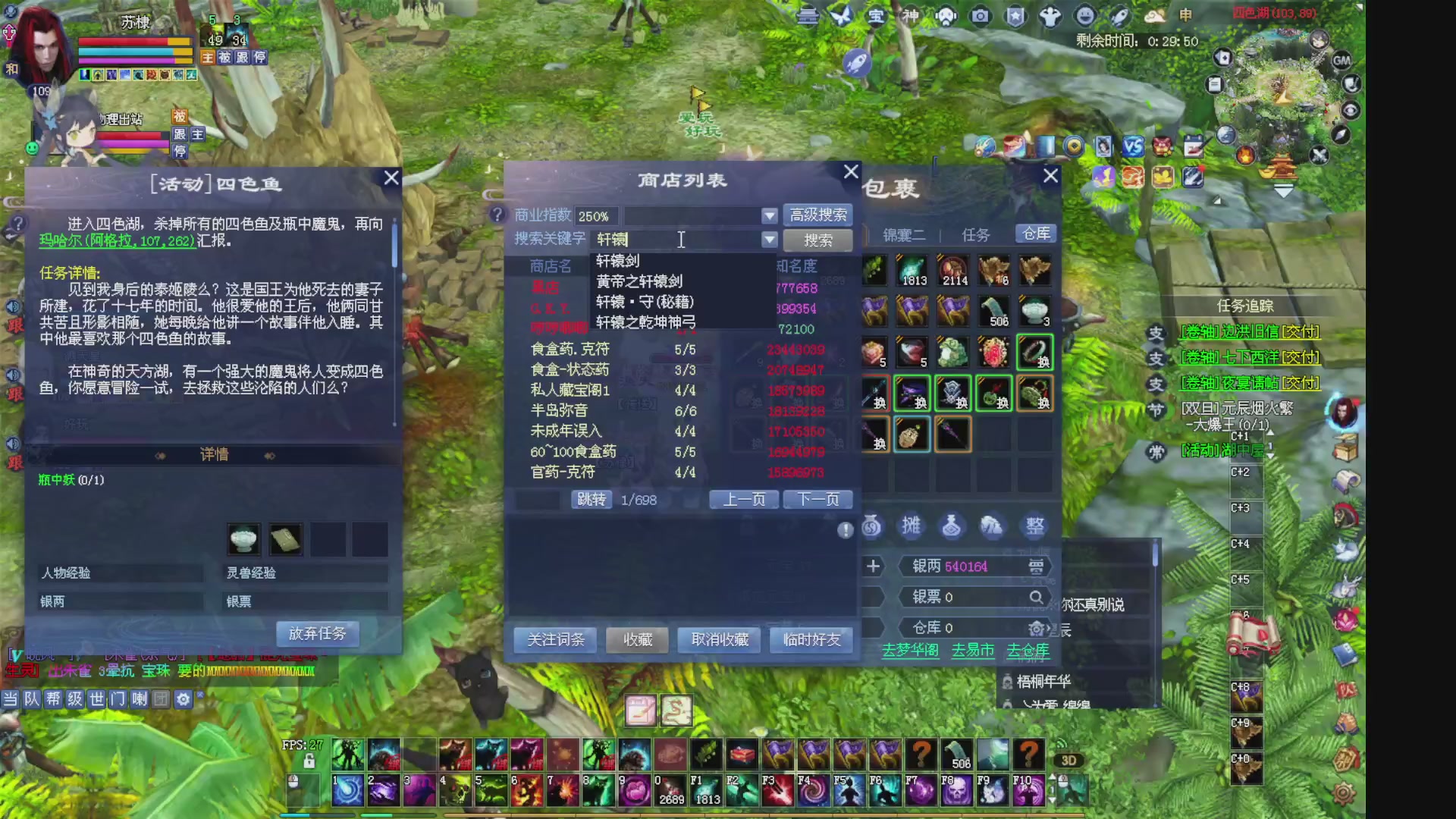Open the 宝 treasure icon at top
Screen dimensions: 1456x819
point(875,15)
